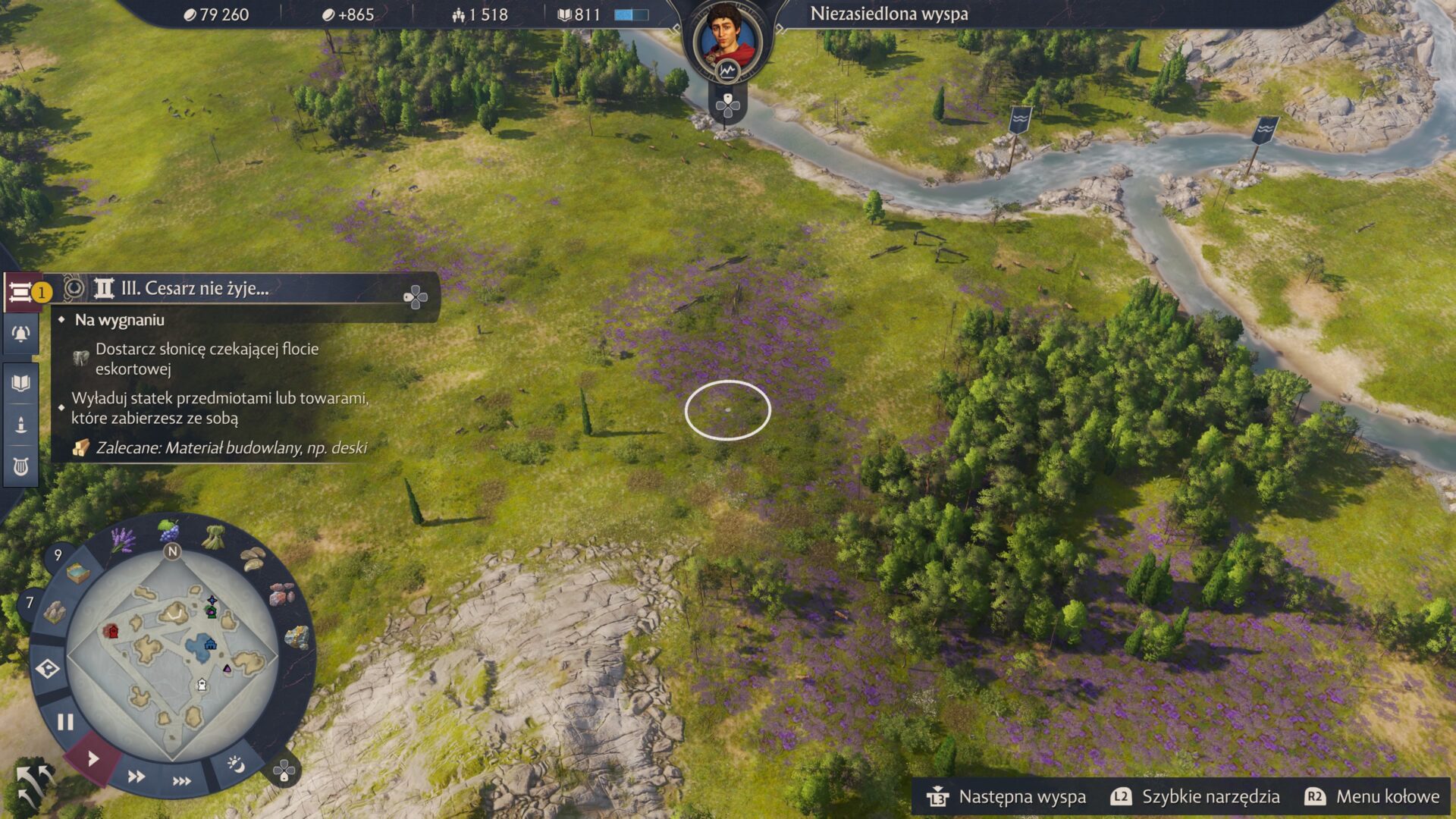
Task: Open the map overview diamond button
Action: coord(48,669)
